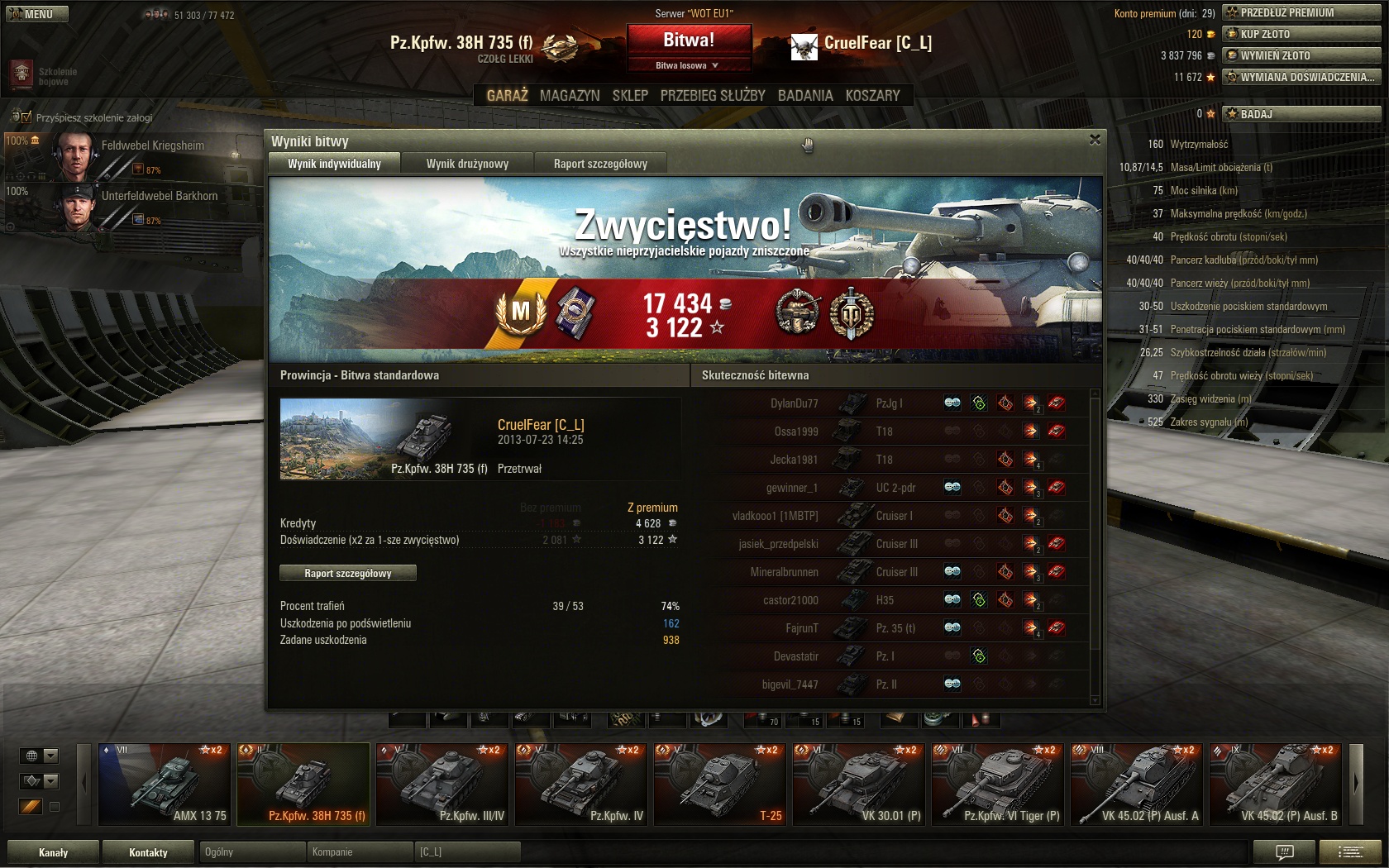Viewport: 1389px width, 868px height.
Task: Show the KOSZARY barracks
Action: coord(872,96)
